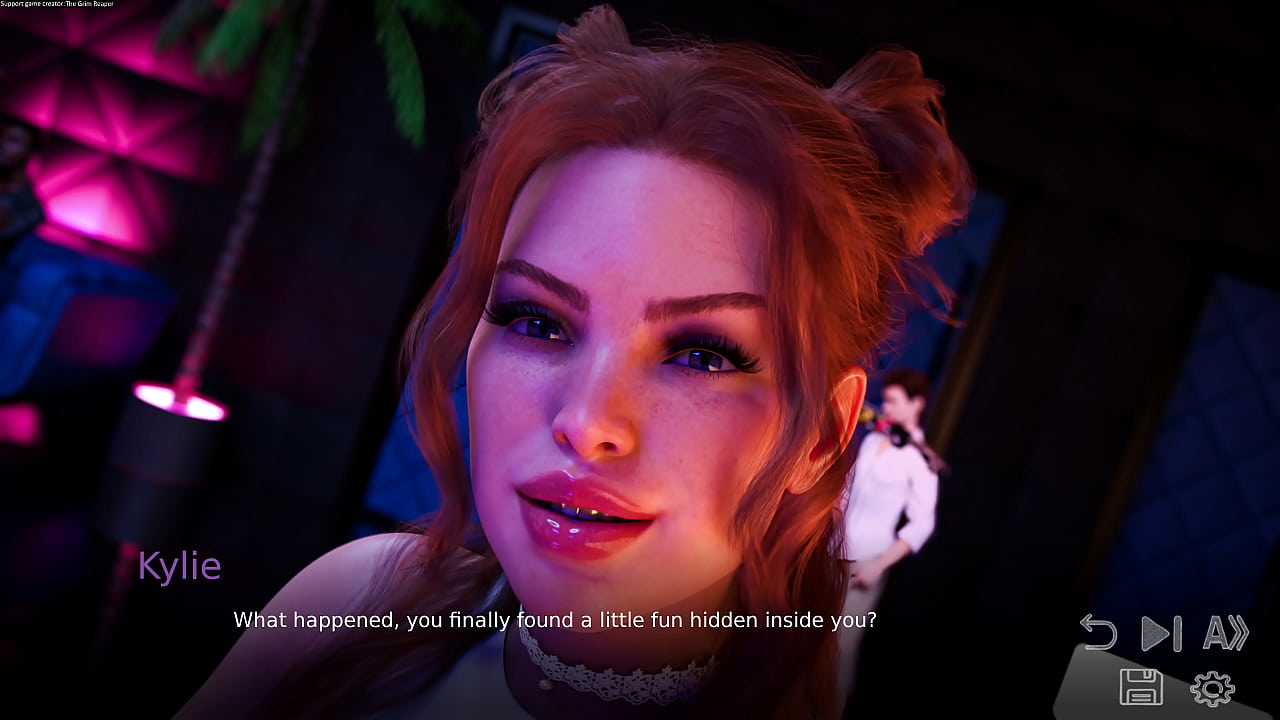Advance dialogue by clicking the text line
1280x720 pixels.
555,620
